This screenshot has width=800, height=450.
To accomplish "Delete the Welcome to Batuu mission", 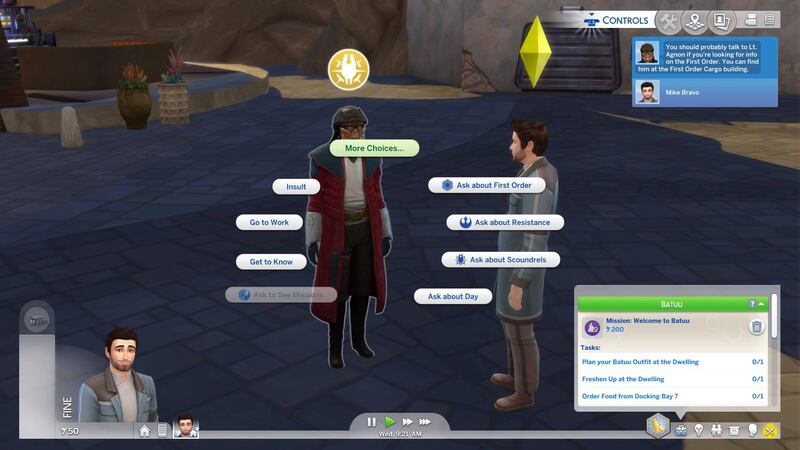I will [757, 327].
